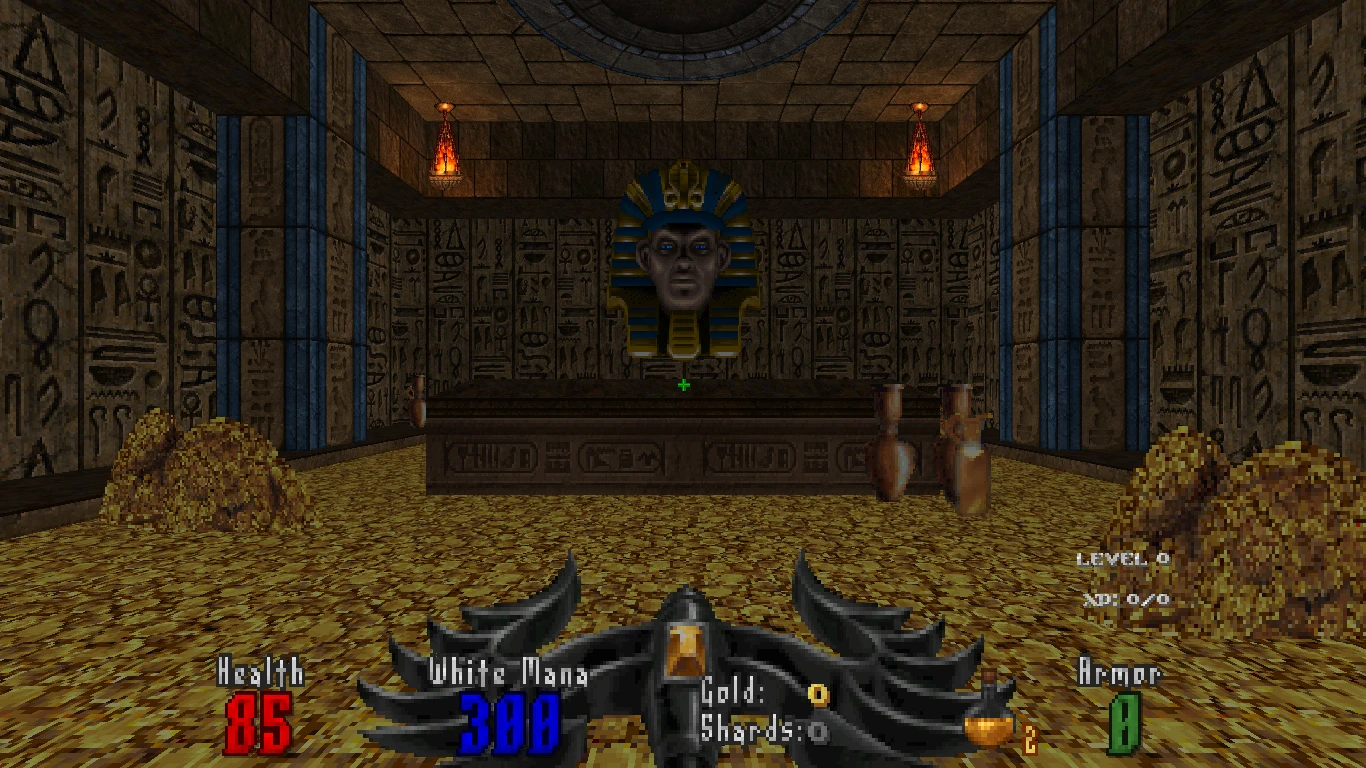Select the Gold: label in the HUD
This screenshot has width=1366, height=768.
pyautogui.click(x=733, y=688)
